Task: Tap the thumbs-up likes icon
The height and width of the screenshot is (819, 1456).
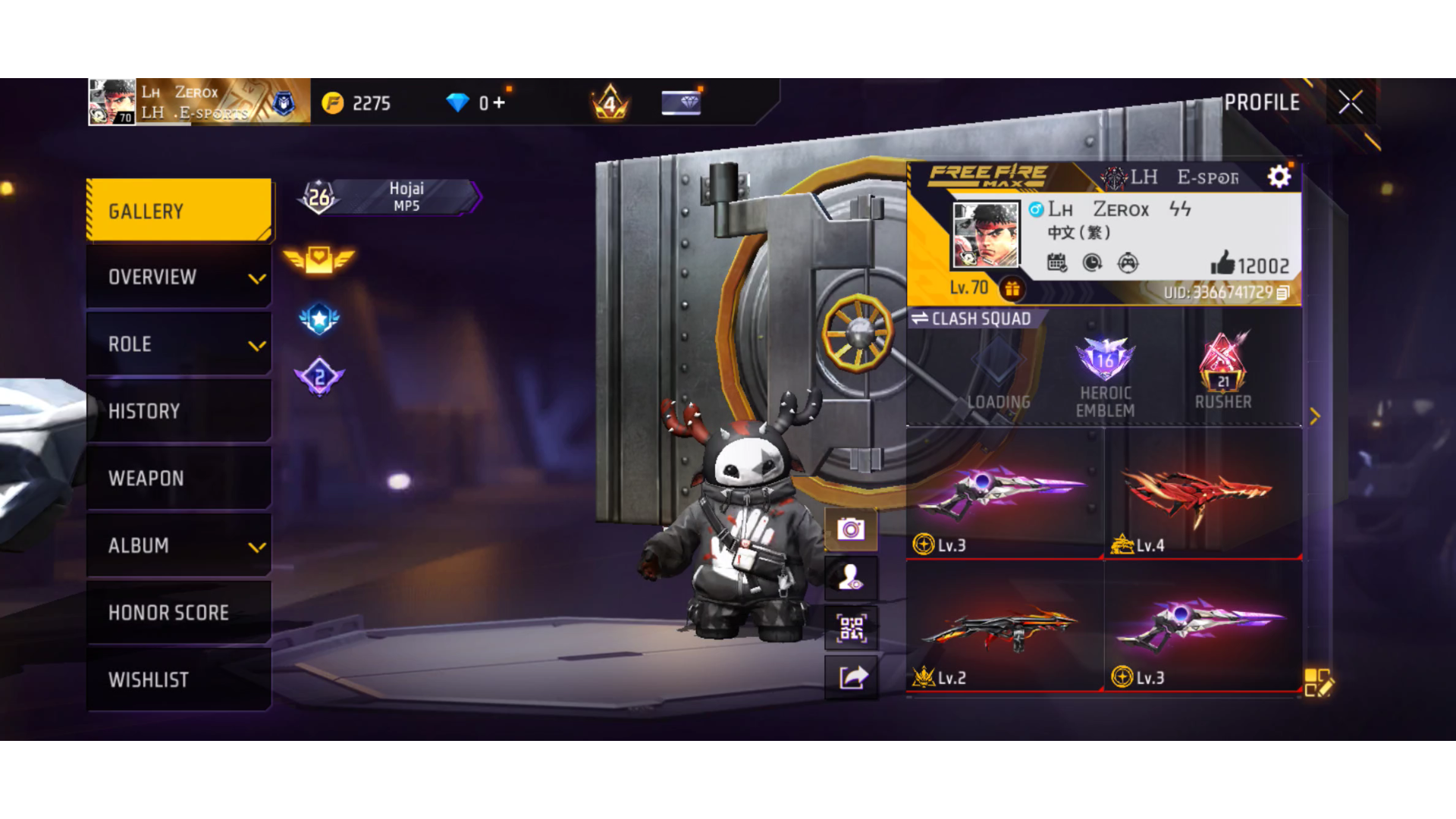Action: tap(1222, 264)
